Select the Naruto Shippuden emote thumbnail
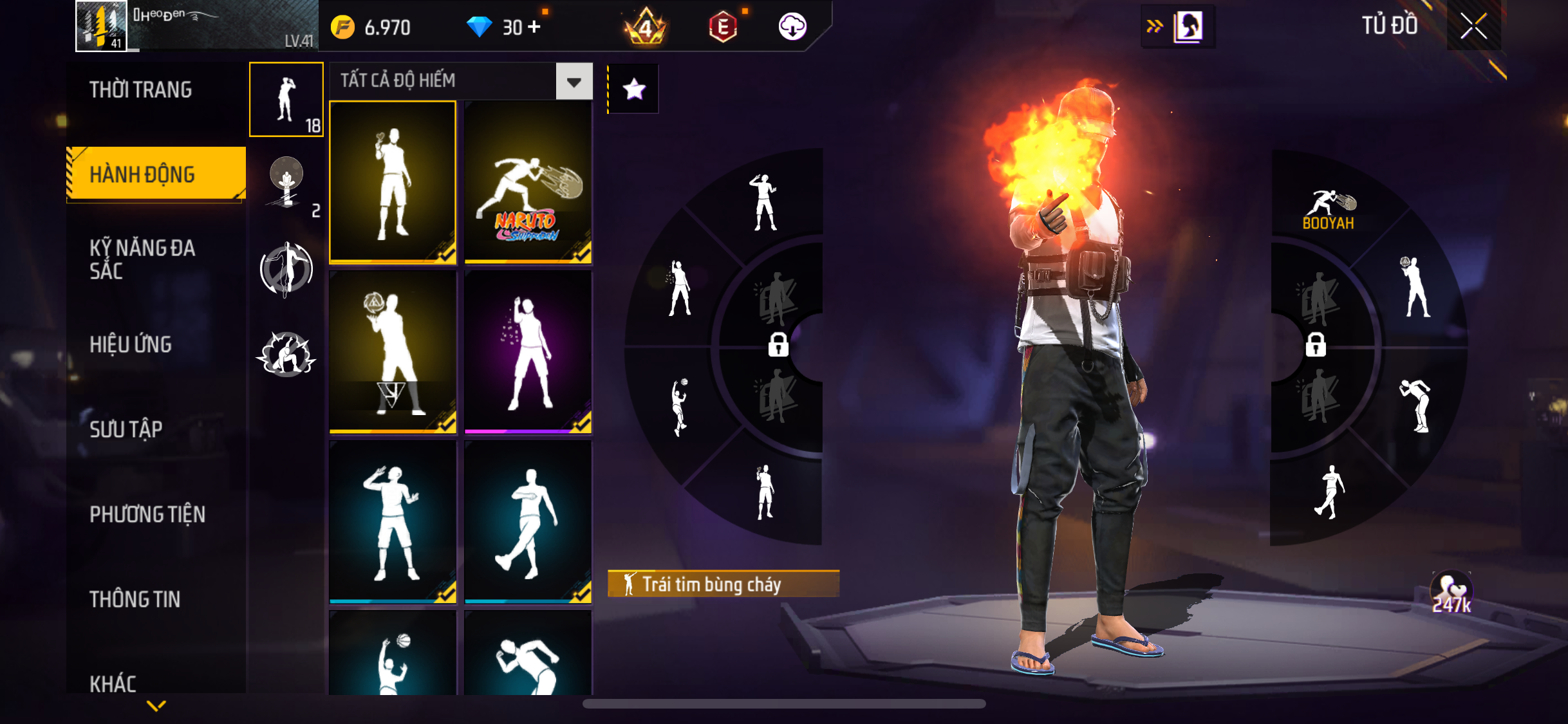Image resolution: width=1568 pixels, height=724 pixels. pyautogui.click(x=528, y=183)
